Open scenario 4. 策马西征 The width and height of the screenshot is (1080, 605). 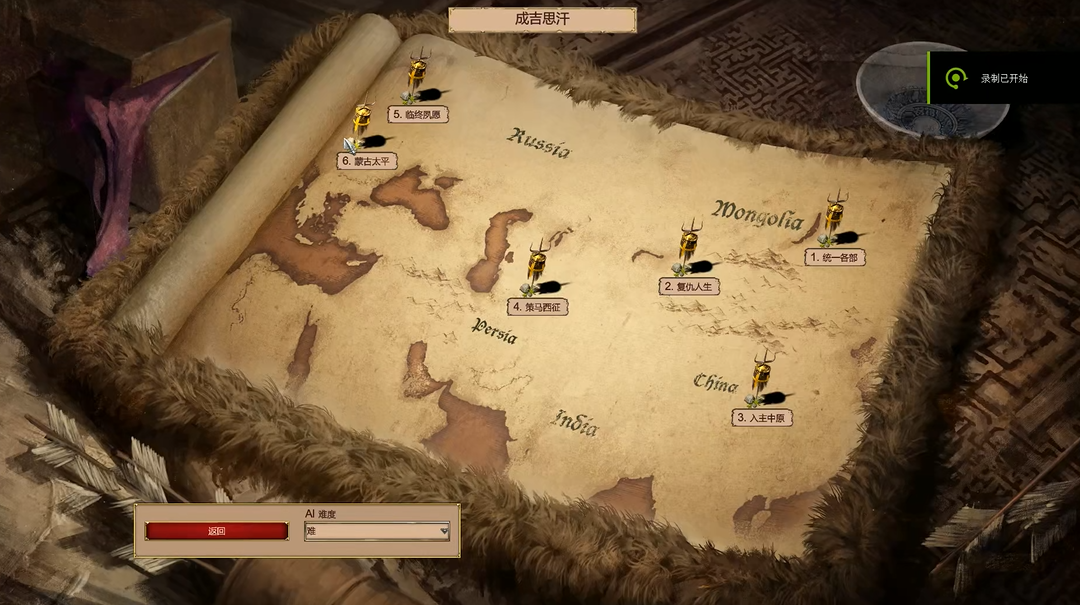coord(538,307)
